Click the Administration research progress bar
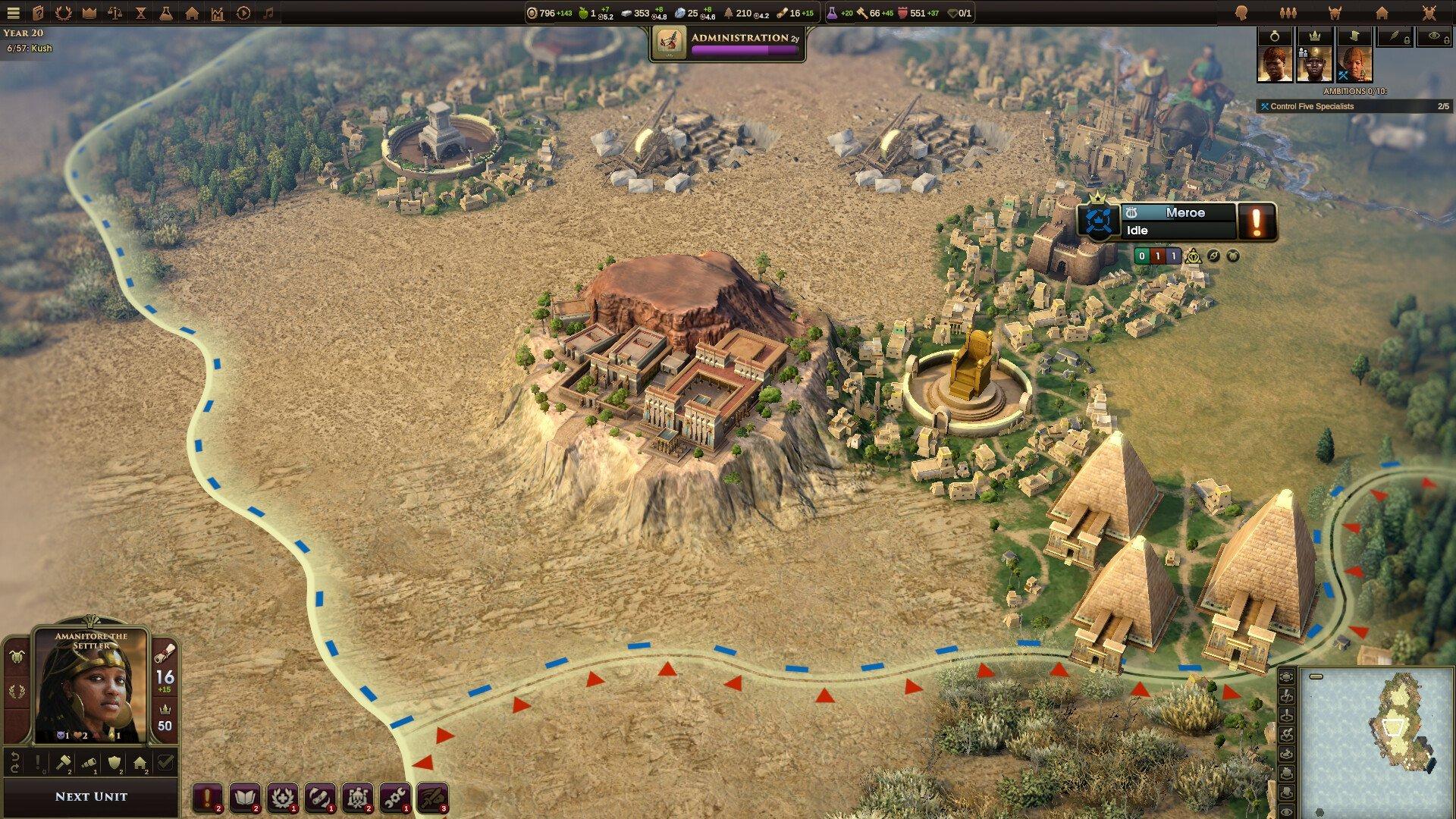 [x=744, y=49]
